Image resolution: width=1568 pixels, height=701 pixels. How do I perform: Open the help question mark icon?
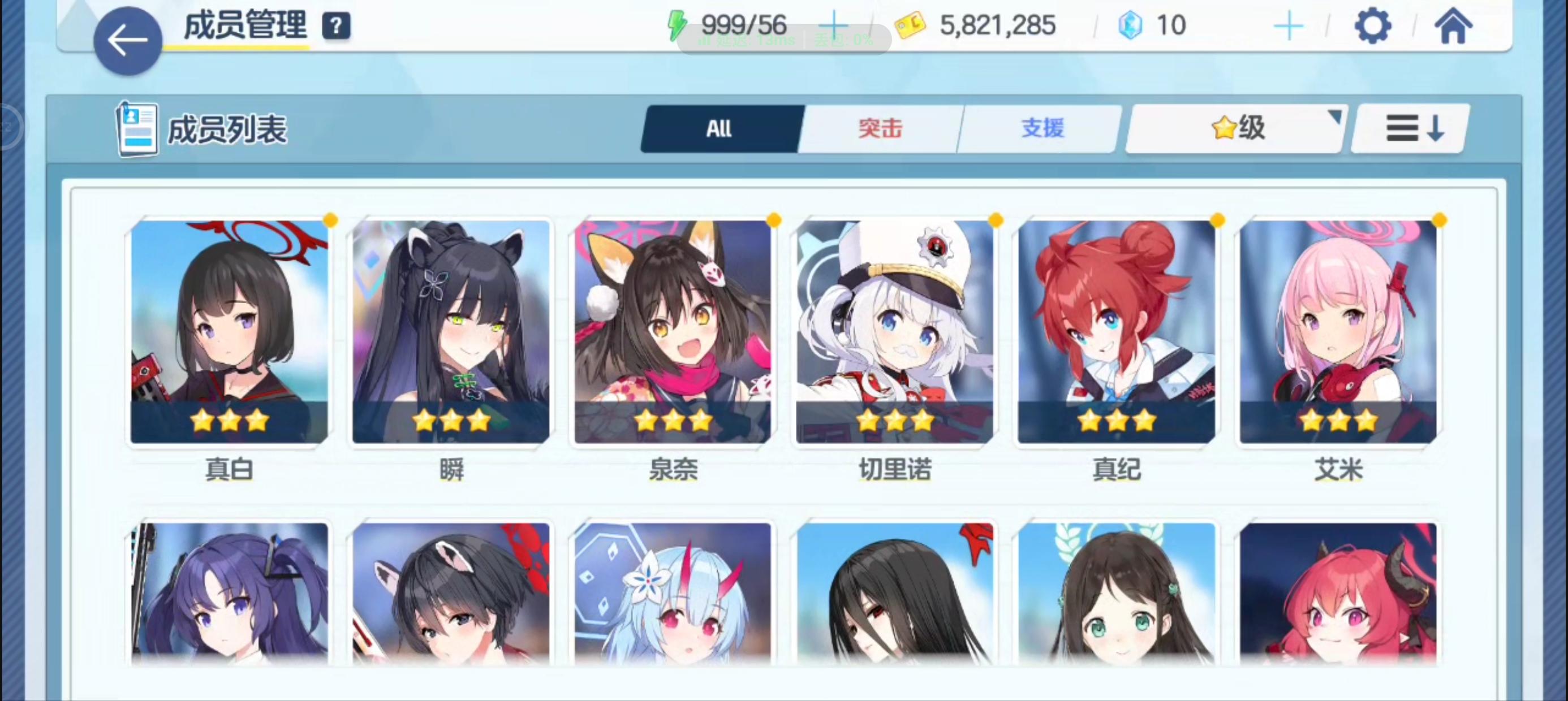tap(337, 25)
